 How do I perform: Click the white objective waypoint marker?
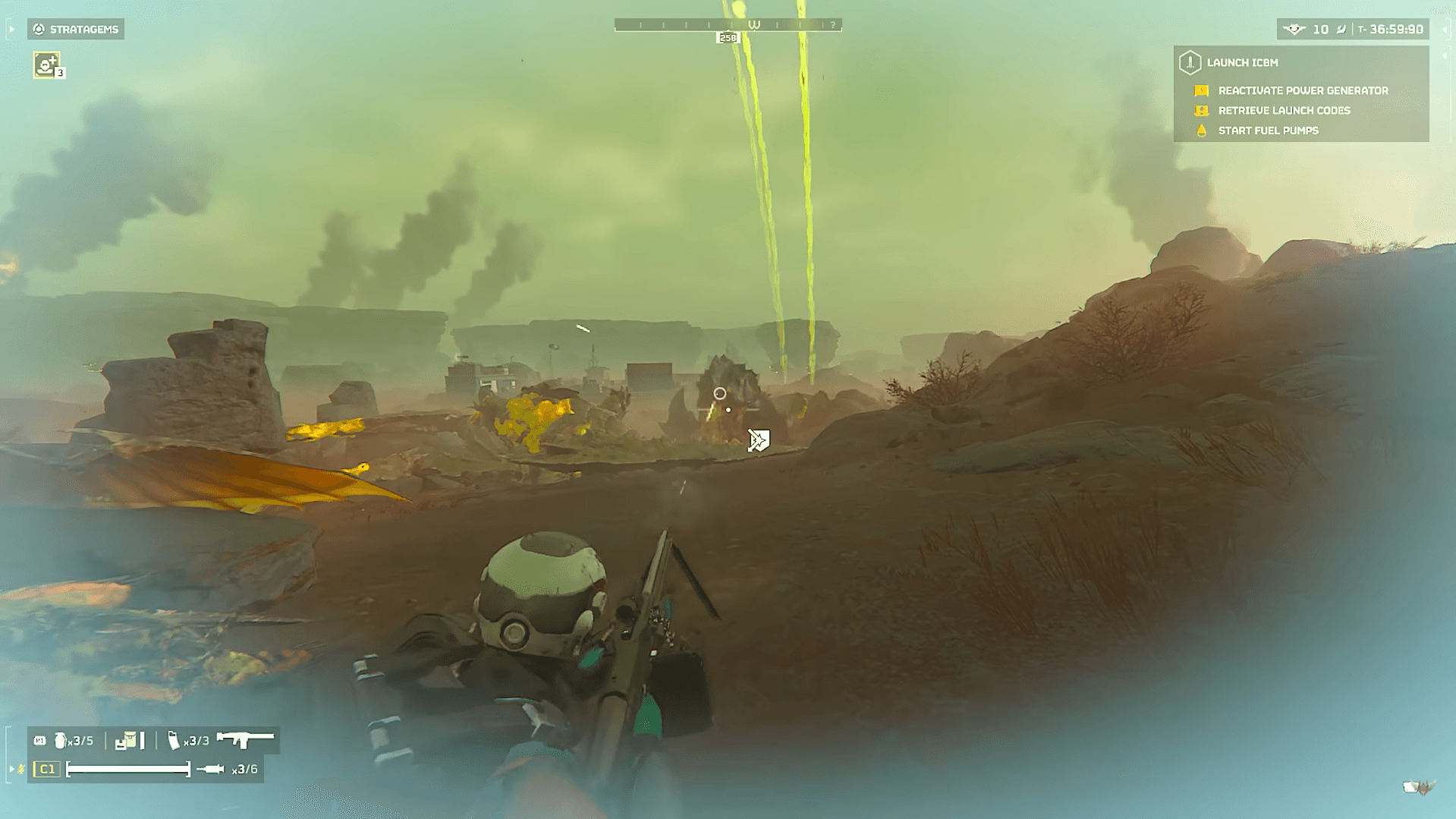[x=759, y=440]
